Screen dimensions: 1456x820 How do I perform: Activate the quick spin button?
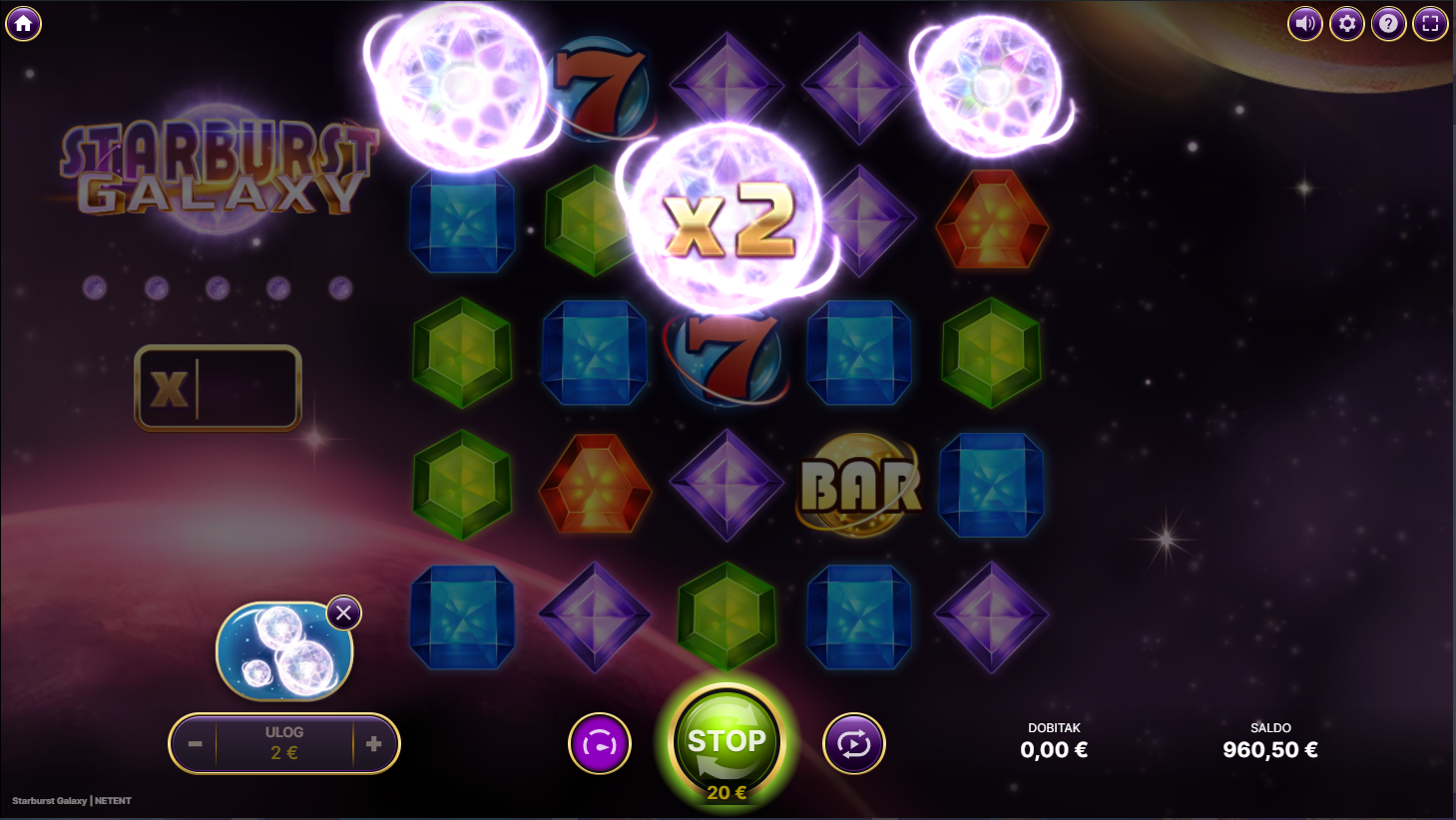pyautogui.click(x=600, y=744)
